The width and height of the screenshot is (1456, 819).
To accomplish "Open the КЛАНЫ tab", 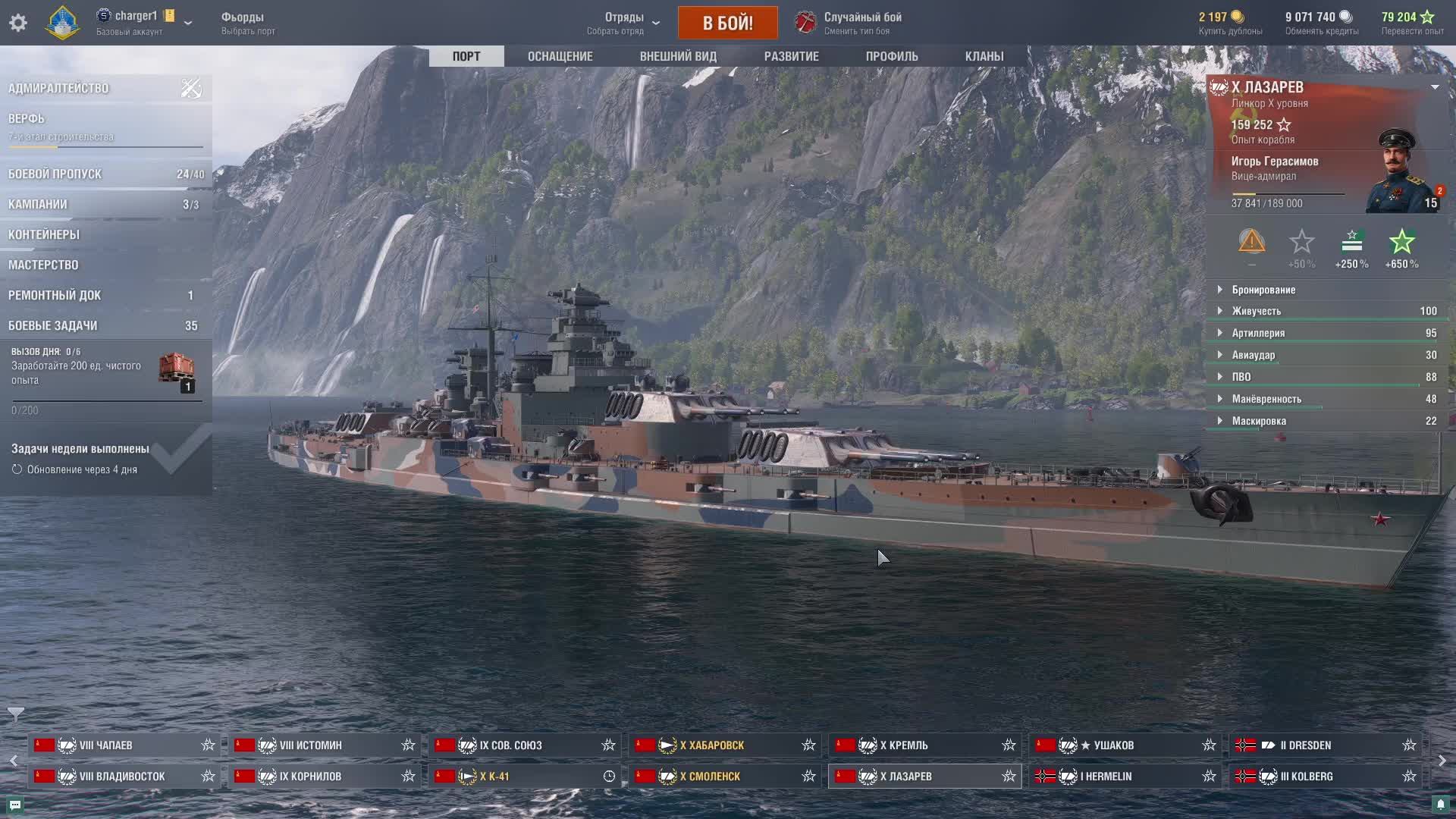I will coord(984,56).
